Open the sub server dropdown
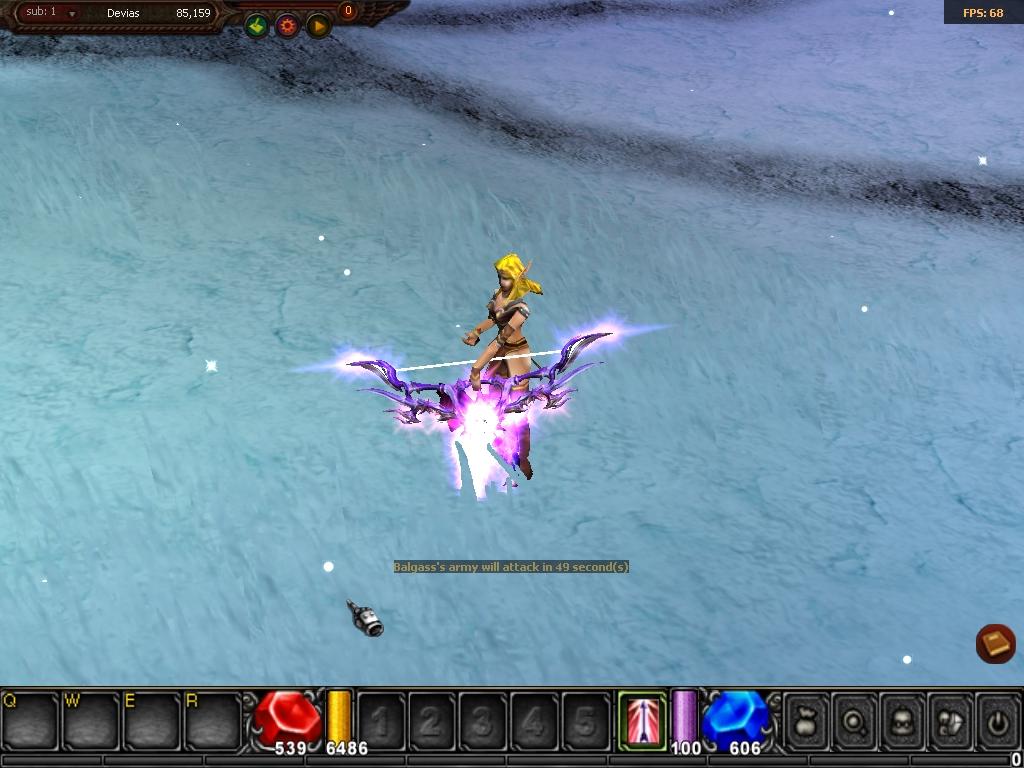The image size is (1024, 768). [72, 13]
